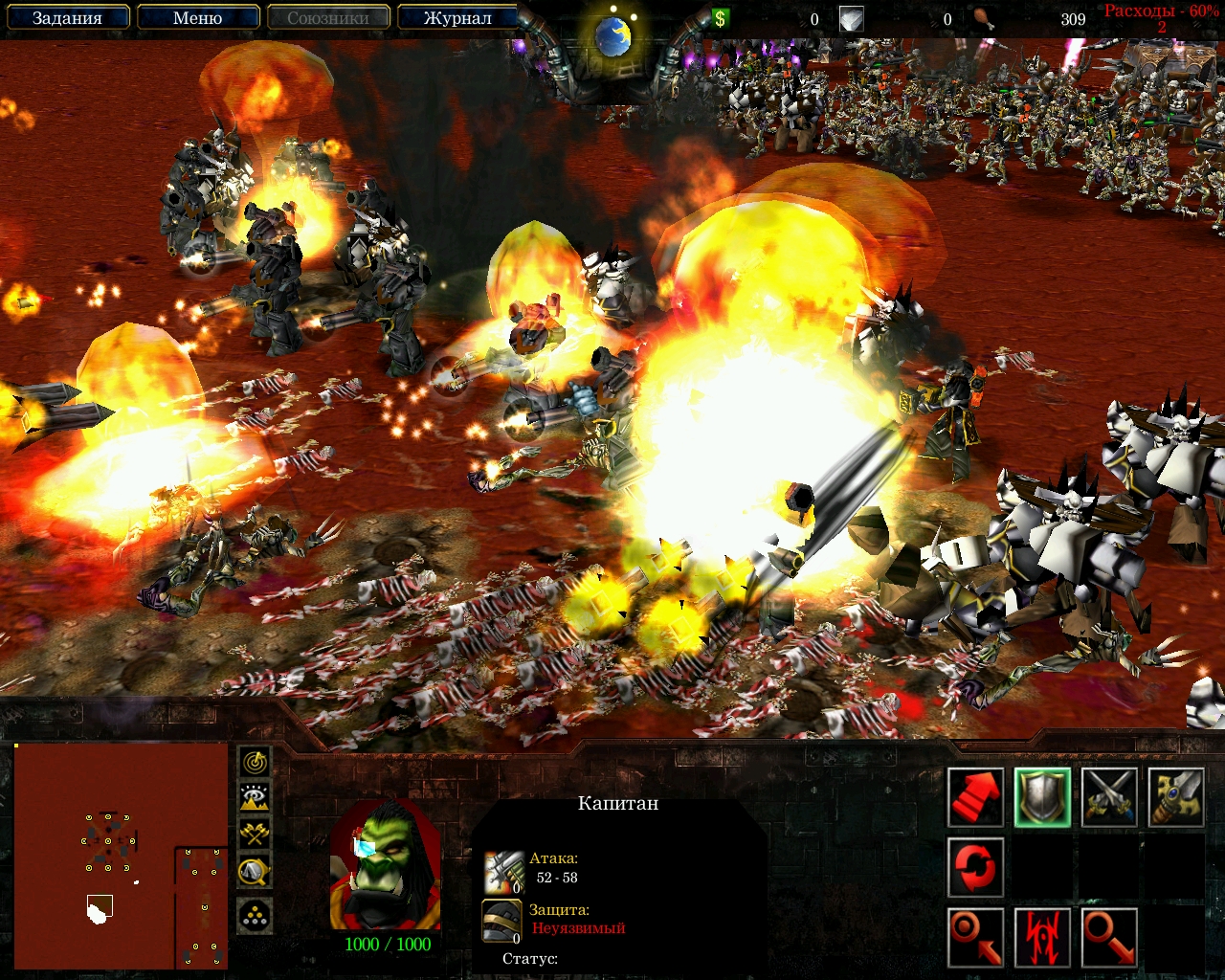Viewport: 1225px width, 980px height.
Task: Select the crossed swords attack command
Action: 1109,797
